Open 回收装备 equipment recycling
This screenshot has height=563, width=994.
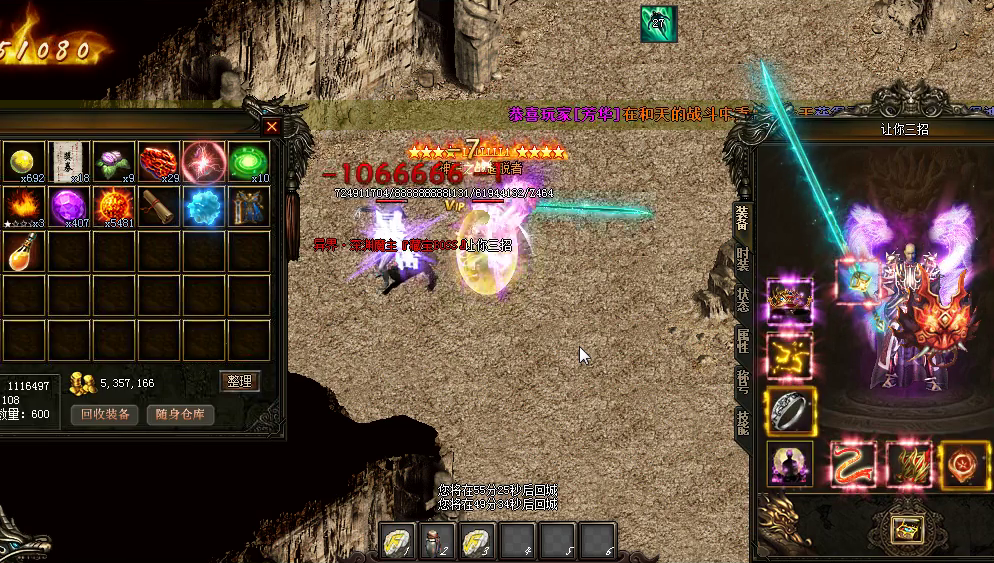104,414
